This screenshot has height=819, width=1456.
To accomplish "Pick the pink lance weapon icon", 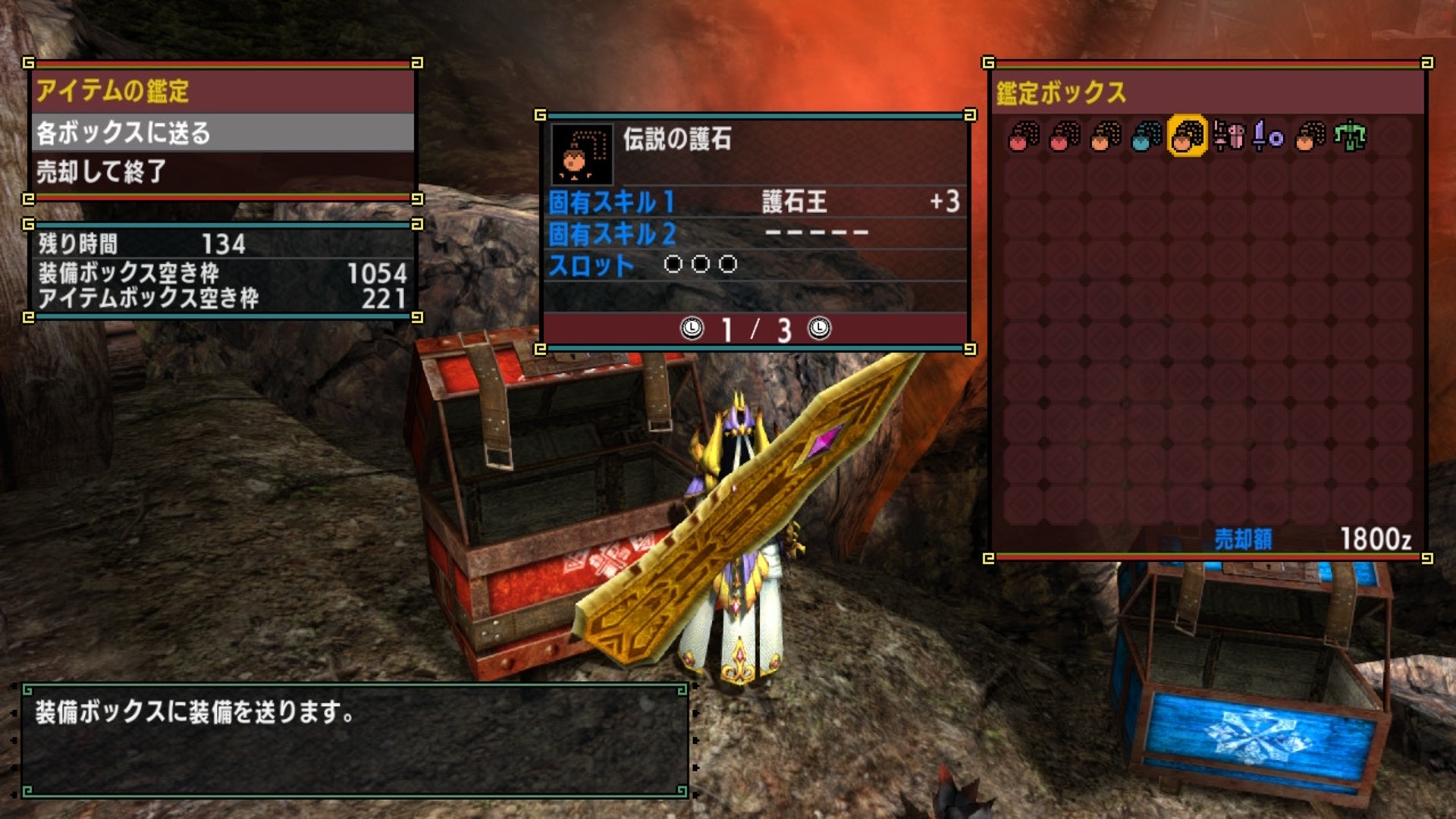I will click(1228, 136).
